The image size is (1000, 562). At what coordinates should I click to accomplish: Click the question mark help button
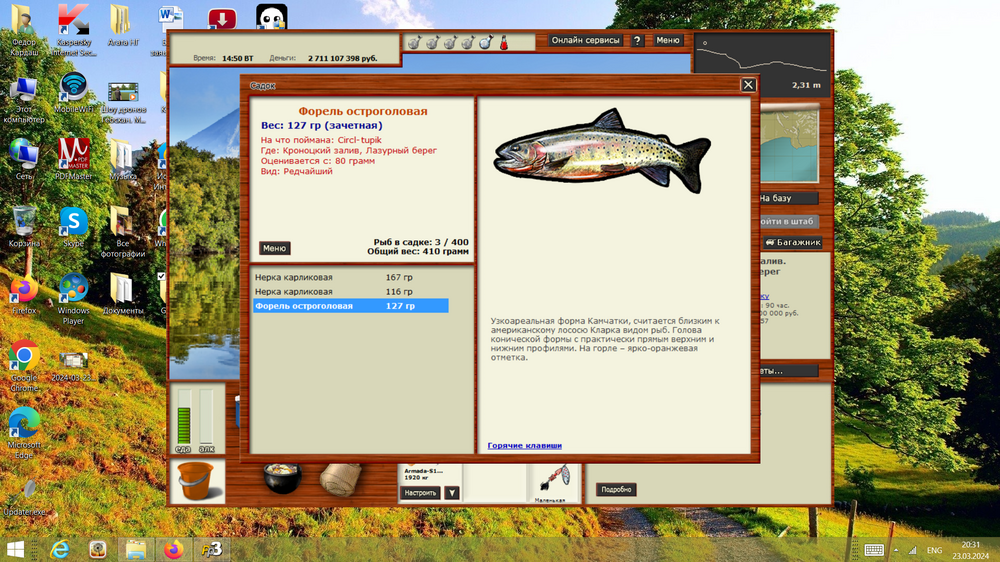(x=637, y=41)
